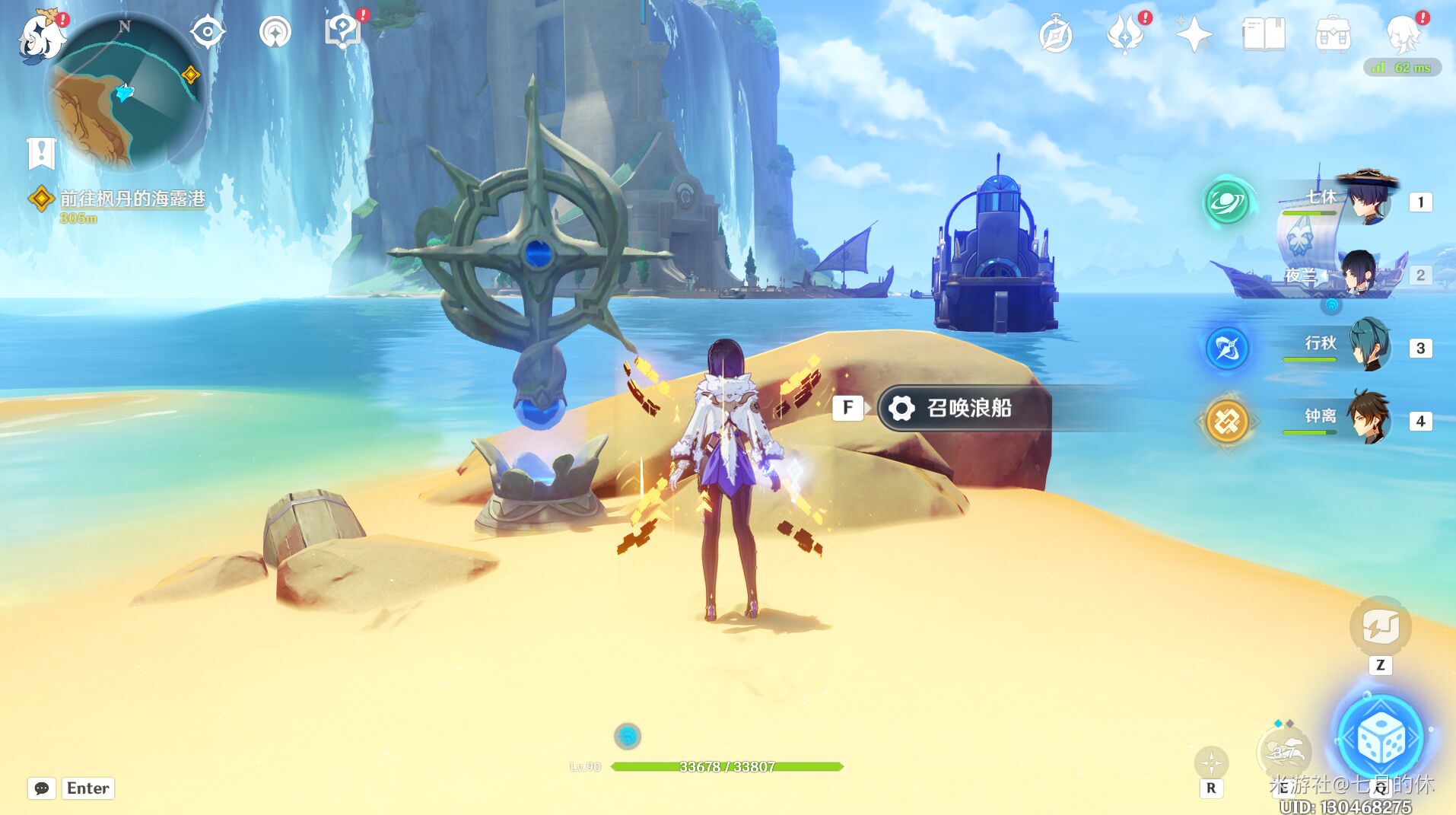Open the adventurer compass icon
The width and height of the screenshot is (1456, 815).
point(1056,35)
